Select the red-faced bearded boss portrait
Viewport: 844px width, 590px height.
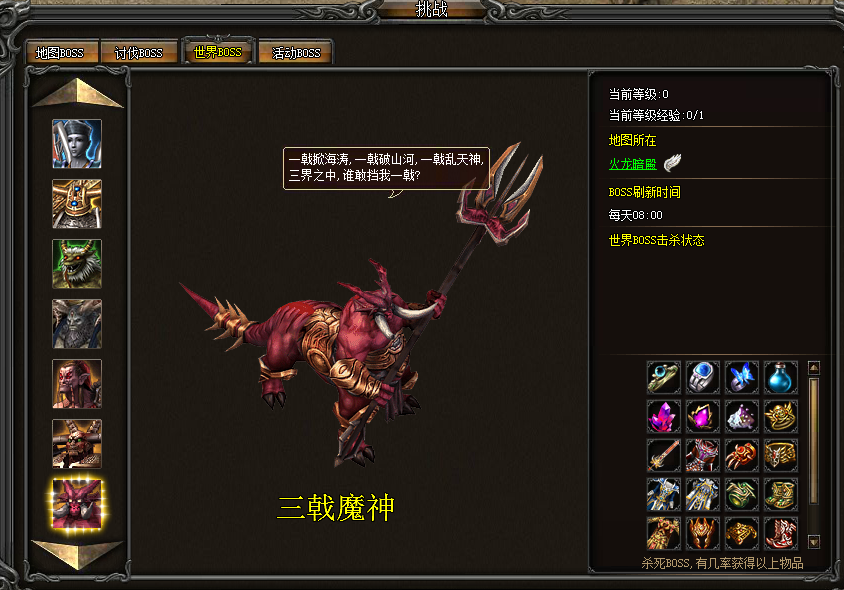click(x=77, y=384)
